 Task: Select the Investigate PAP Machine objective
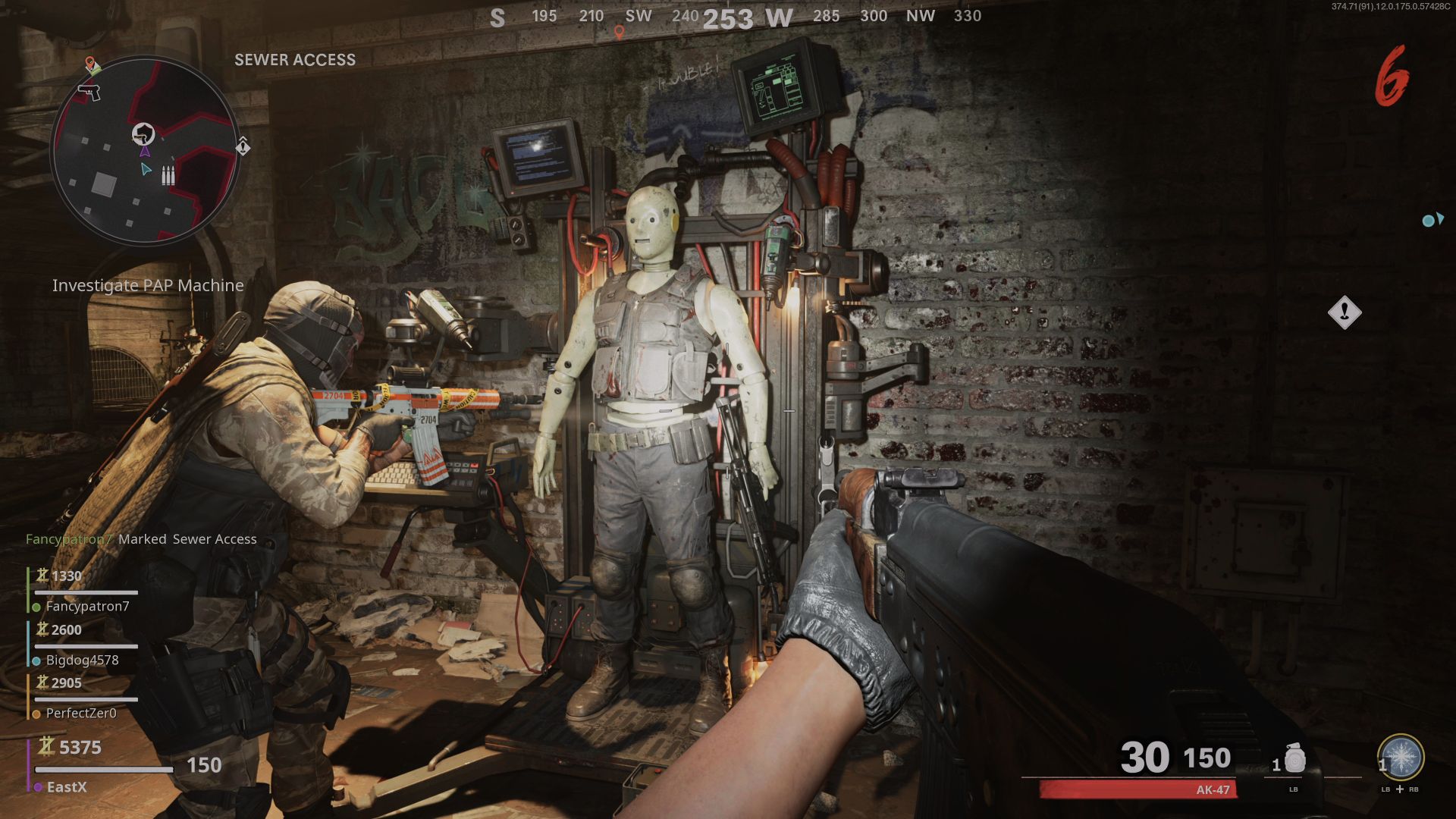point(148,286)
